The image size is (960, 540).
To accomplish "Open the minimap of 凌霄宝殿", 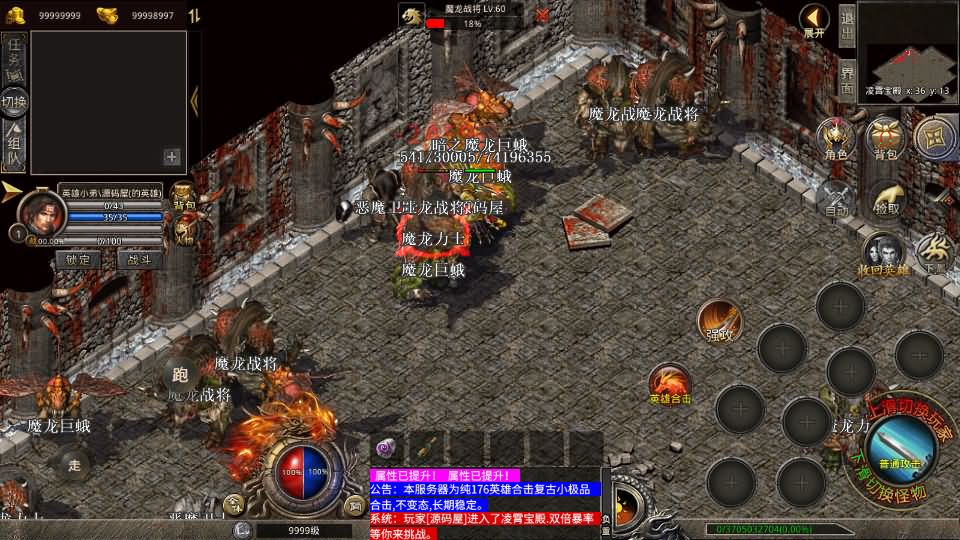I will point(907,48).
